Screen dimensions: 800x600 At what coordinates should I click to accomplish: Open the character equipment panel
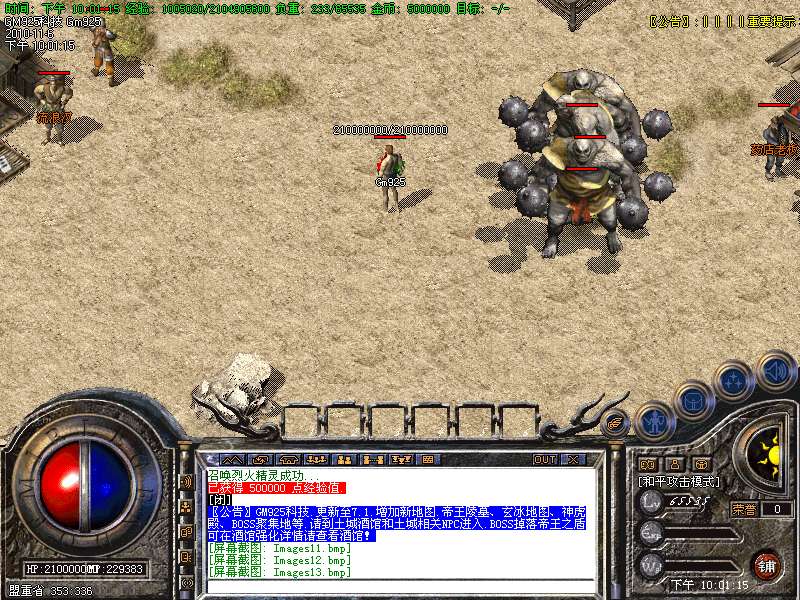(656, 422)
